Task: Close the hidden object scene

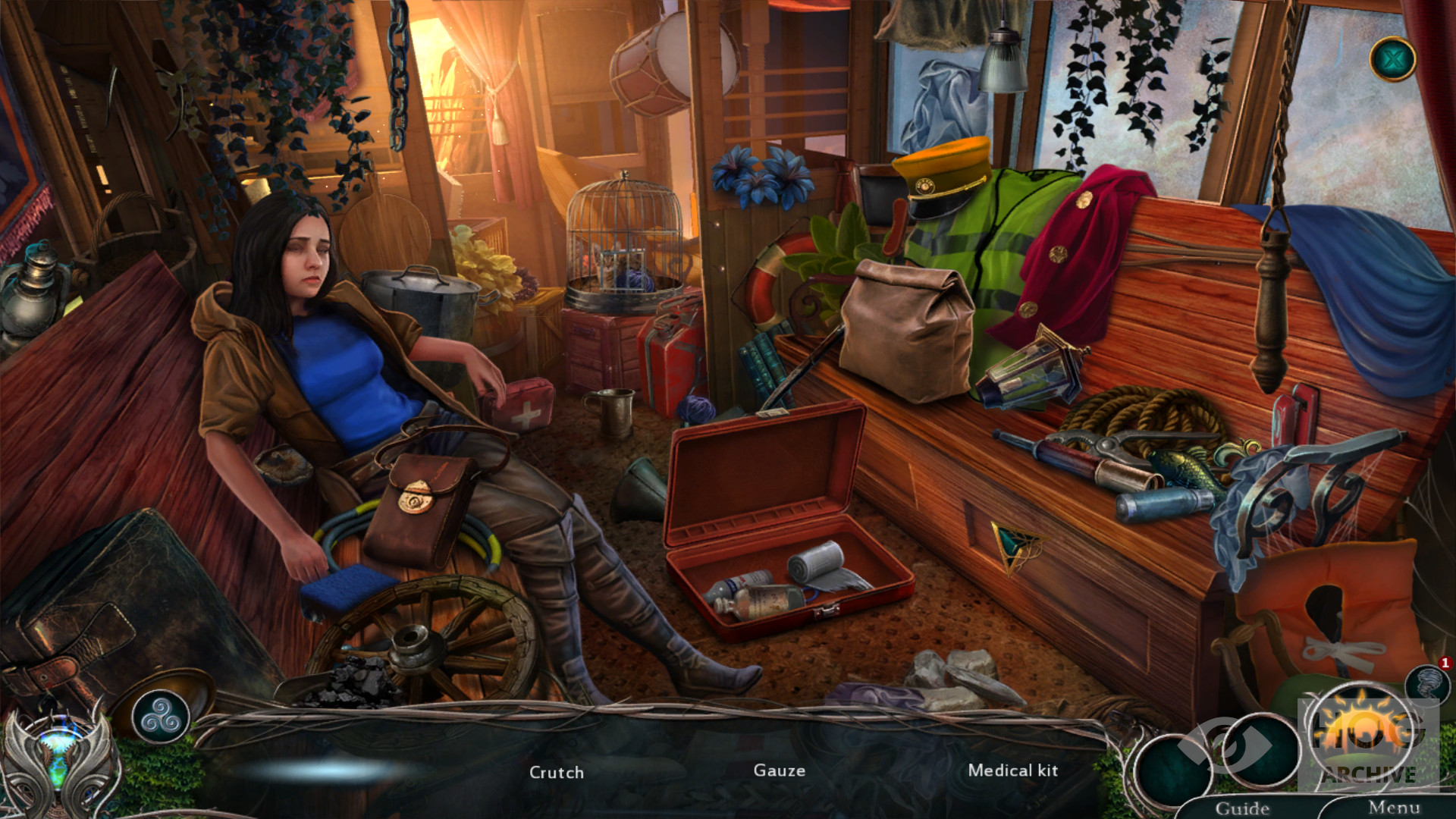Action: point(1392,58)
